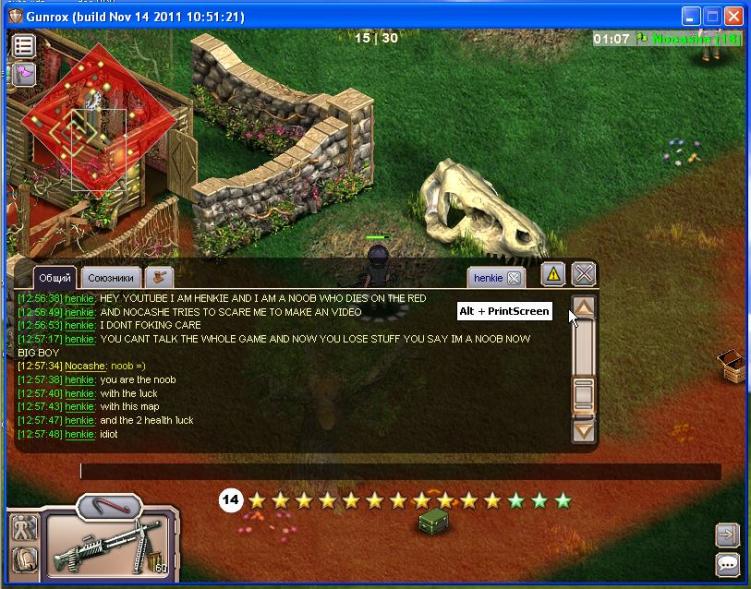Click the chat scrollbar thumb

pyautogui.click(x=584, y=395)
